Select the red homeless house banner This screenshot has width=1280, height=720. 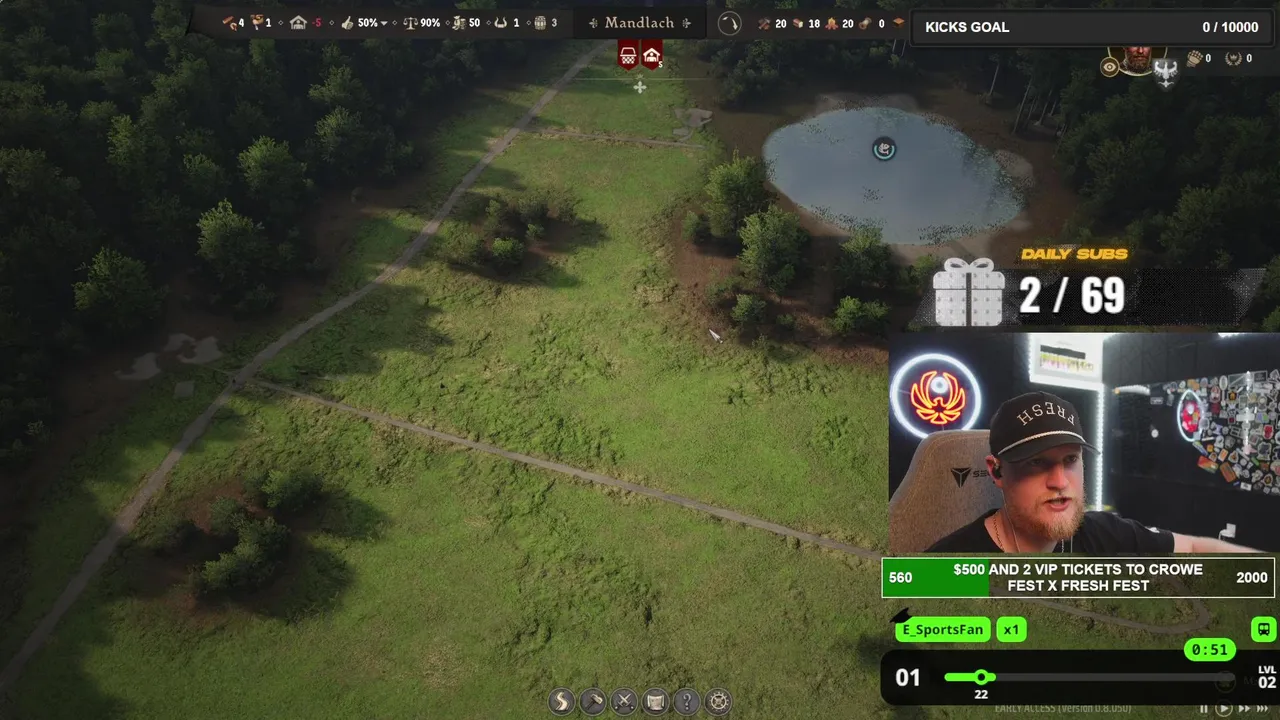[651, 56]
